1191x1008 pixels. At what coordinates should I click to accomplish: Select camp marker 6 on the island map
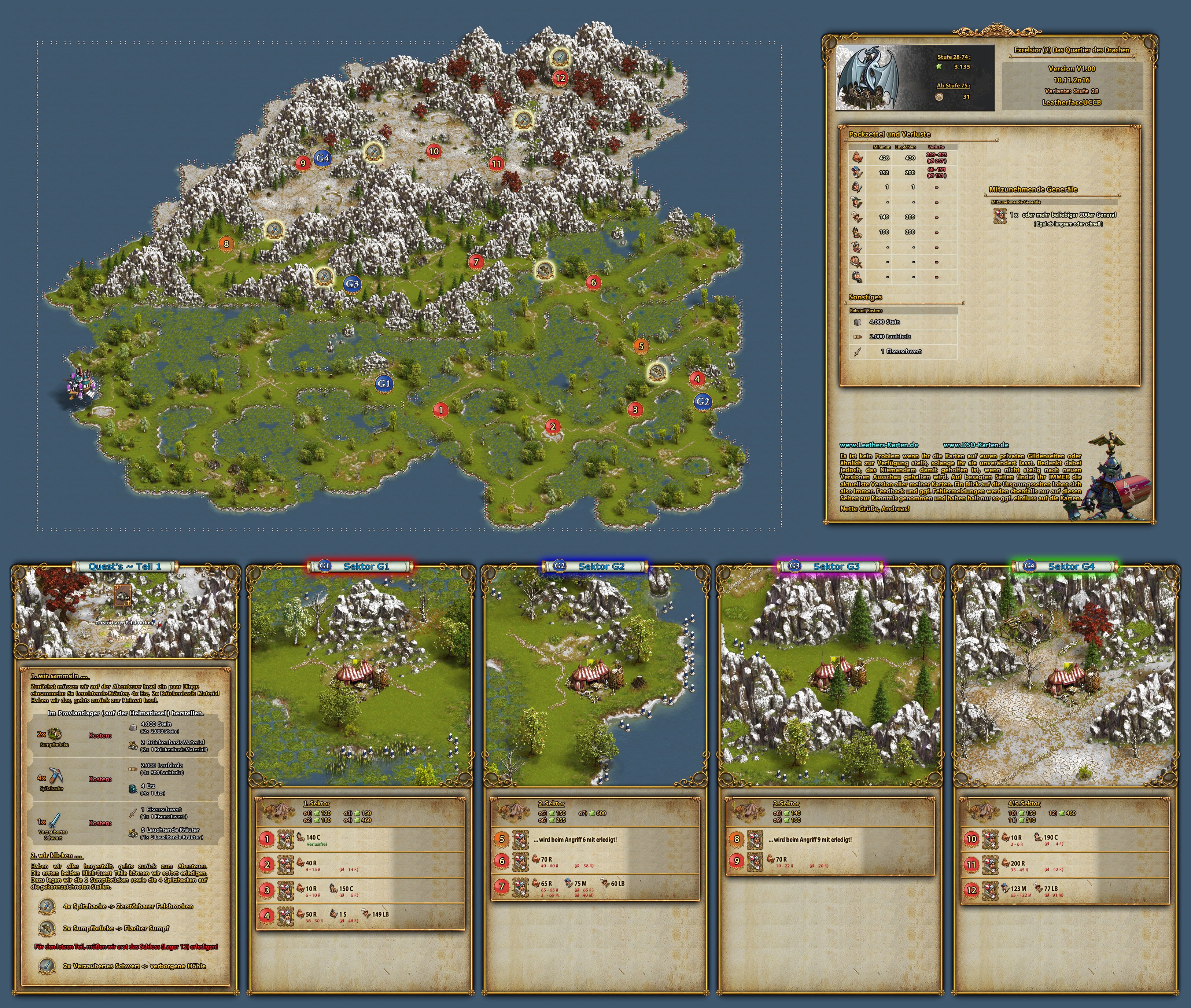click(x=594, y=282)
